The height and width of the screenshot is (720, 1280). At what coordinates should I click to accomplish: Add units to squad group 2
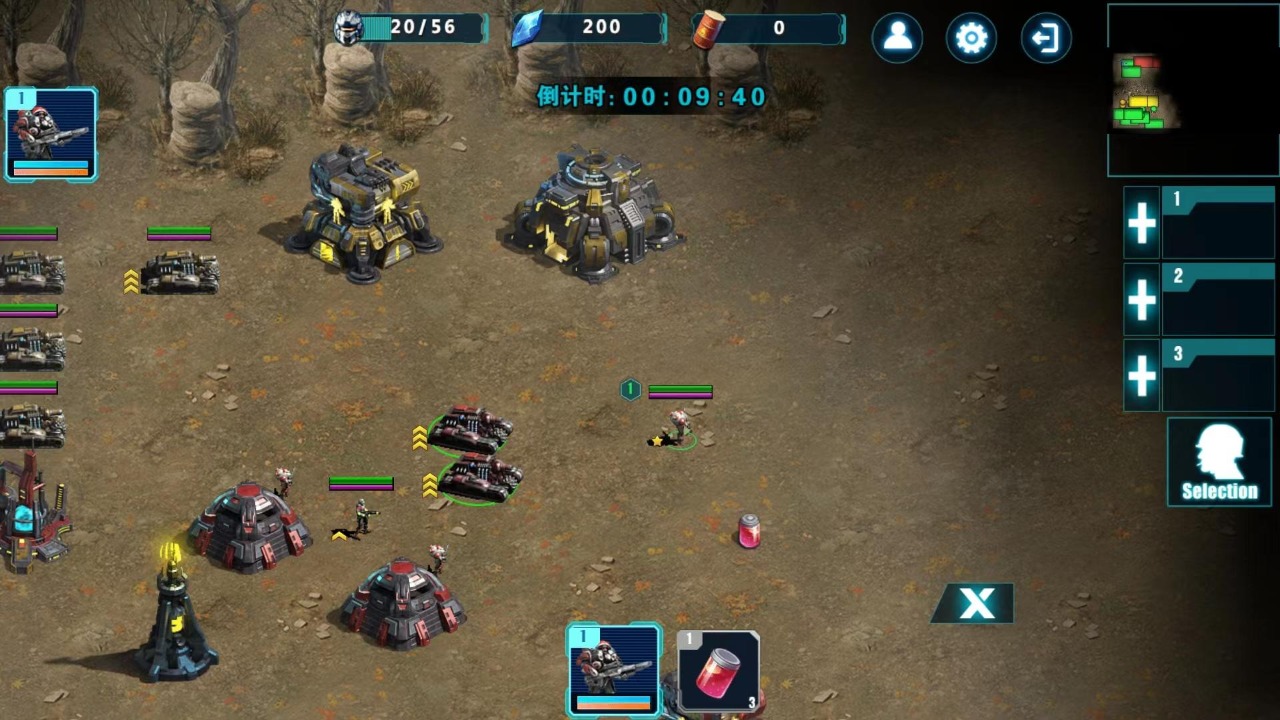tap(1142, 299)
